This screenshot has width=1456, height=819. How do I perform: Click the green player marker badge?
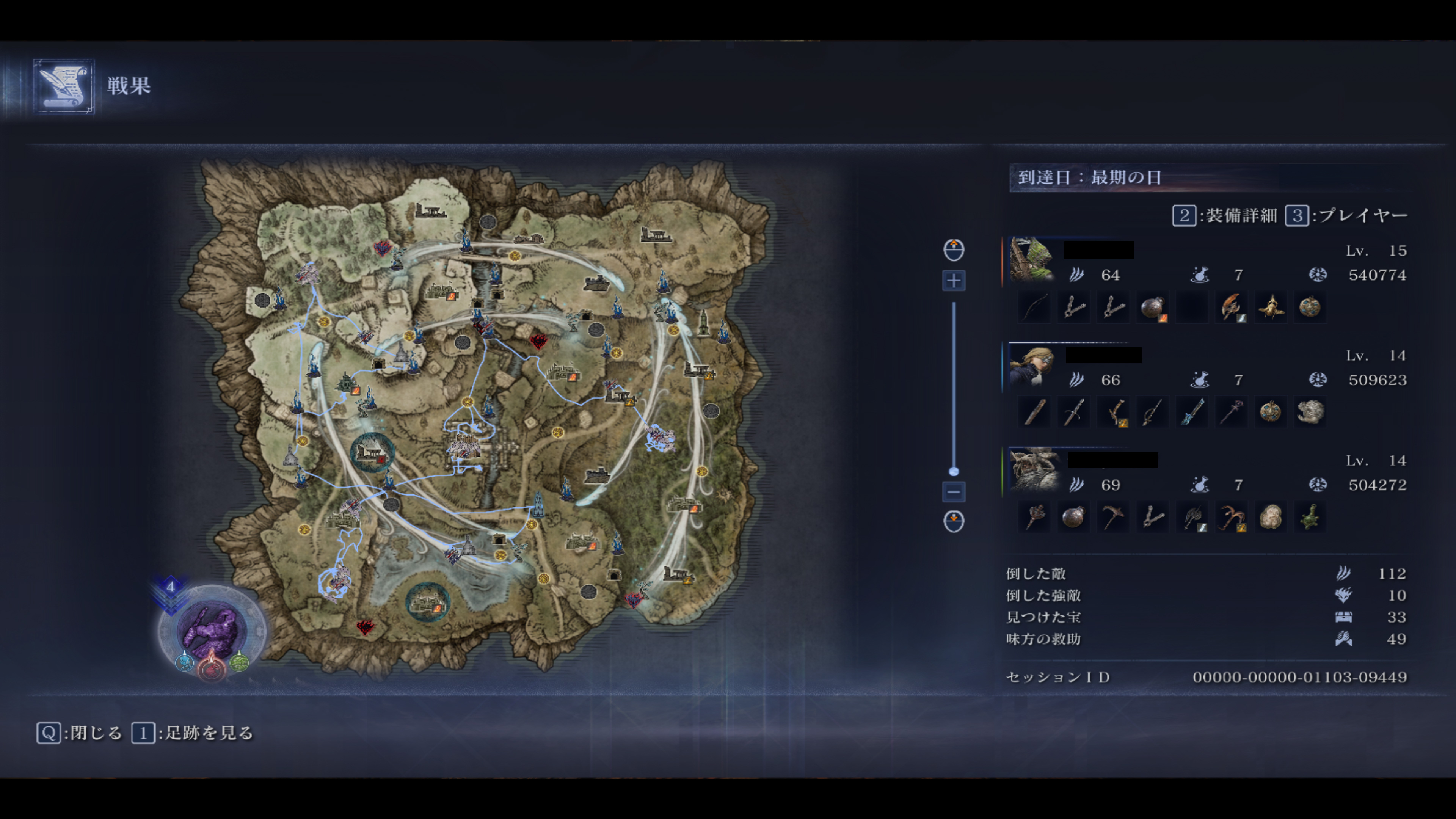239,661
